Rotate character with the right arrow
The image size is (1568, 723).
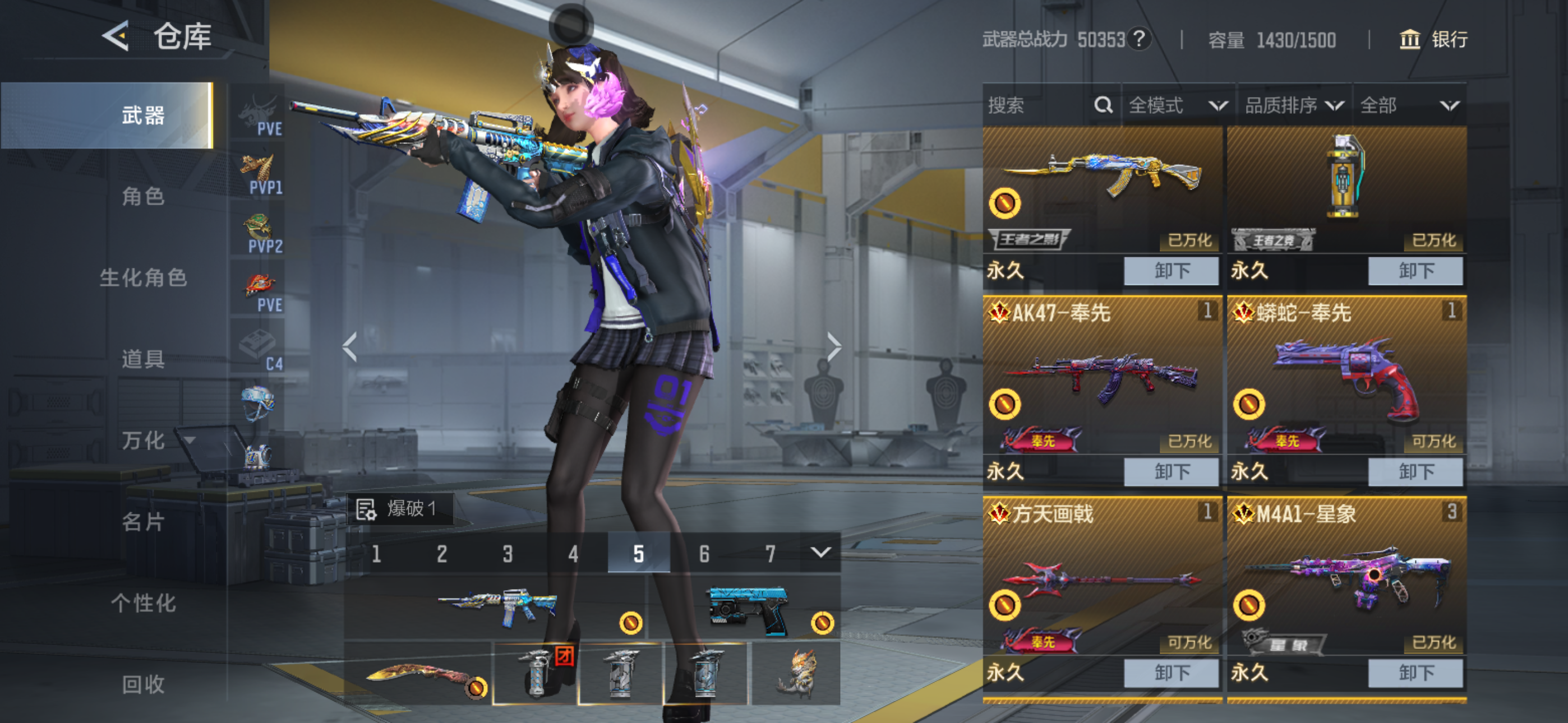[x=833, y=347]
